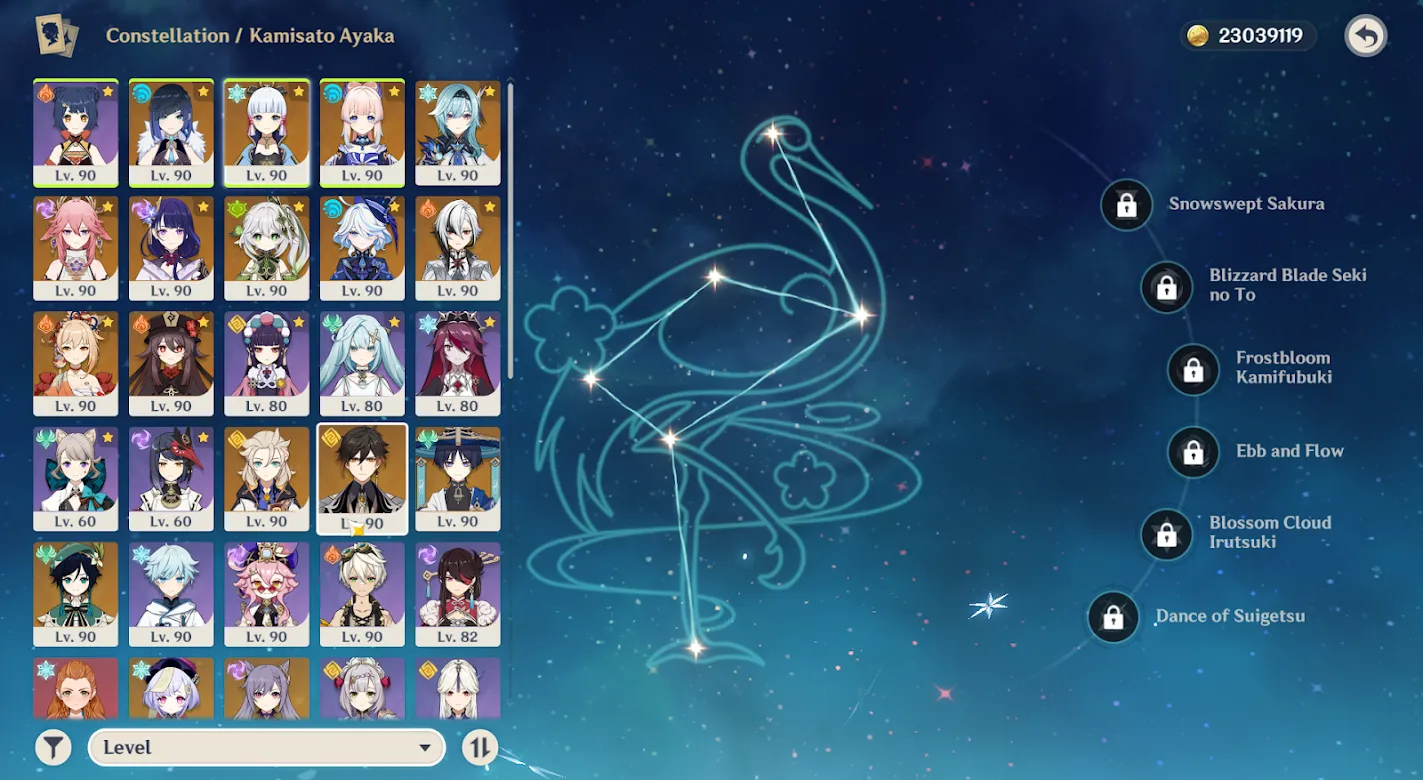This screenshot has height=780, width=1423.
Task: Open the Level sorting dropdown
Action: (x=266, y=746)
